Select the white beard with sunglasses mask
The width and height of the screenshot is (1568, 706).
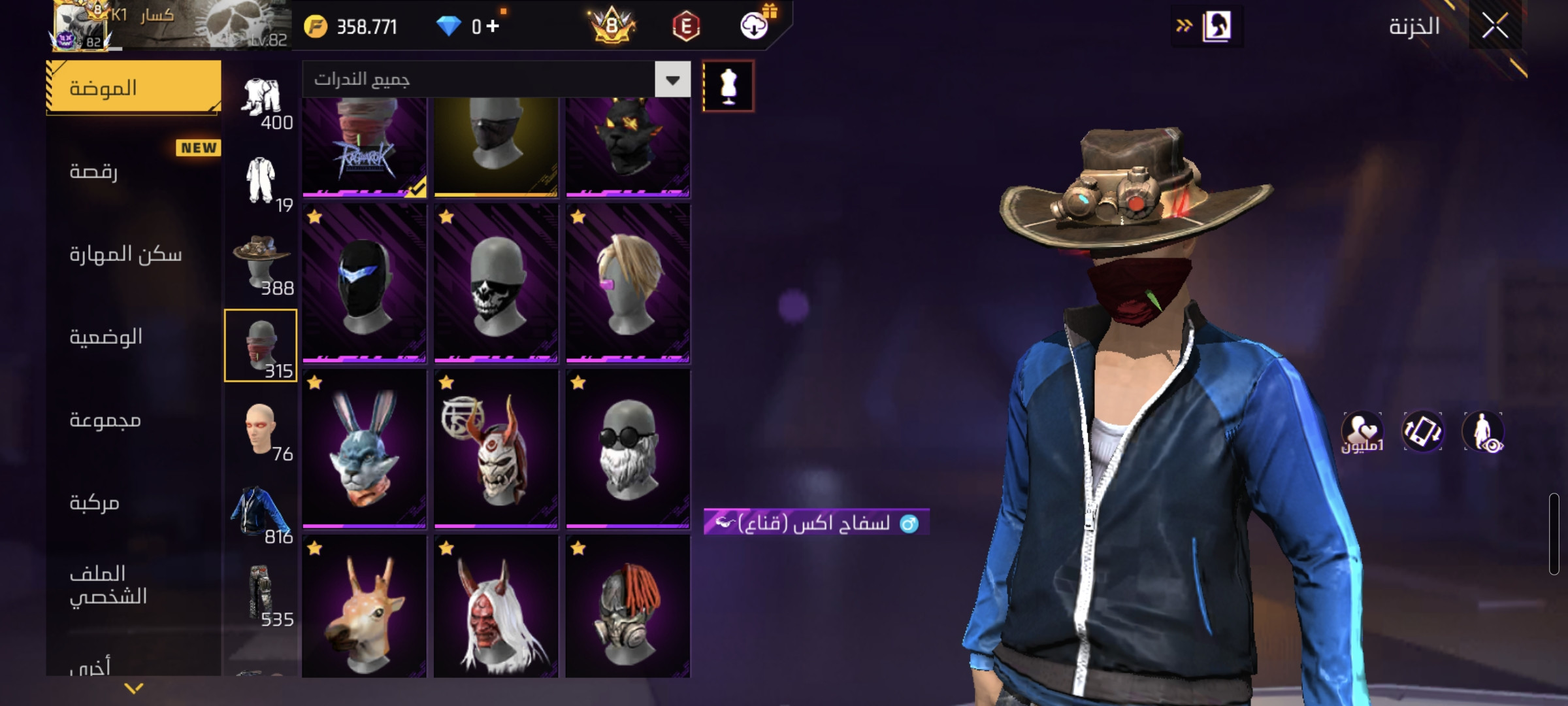tap(628, 449)
